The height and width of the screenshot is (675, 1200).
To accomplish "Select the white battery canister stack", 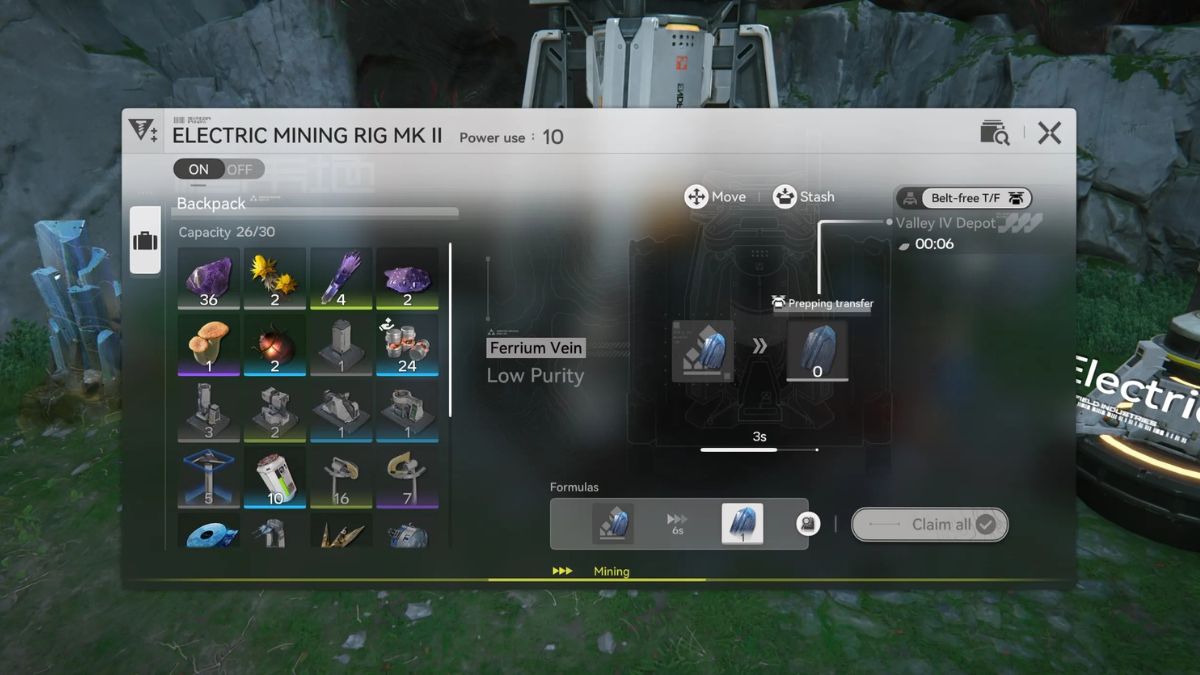I will pyautogui.click(x=274, y=477).
